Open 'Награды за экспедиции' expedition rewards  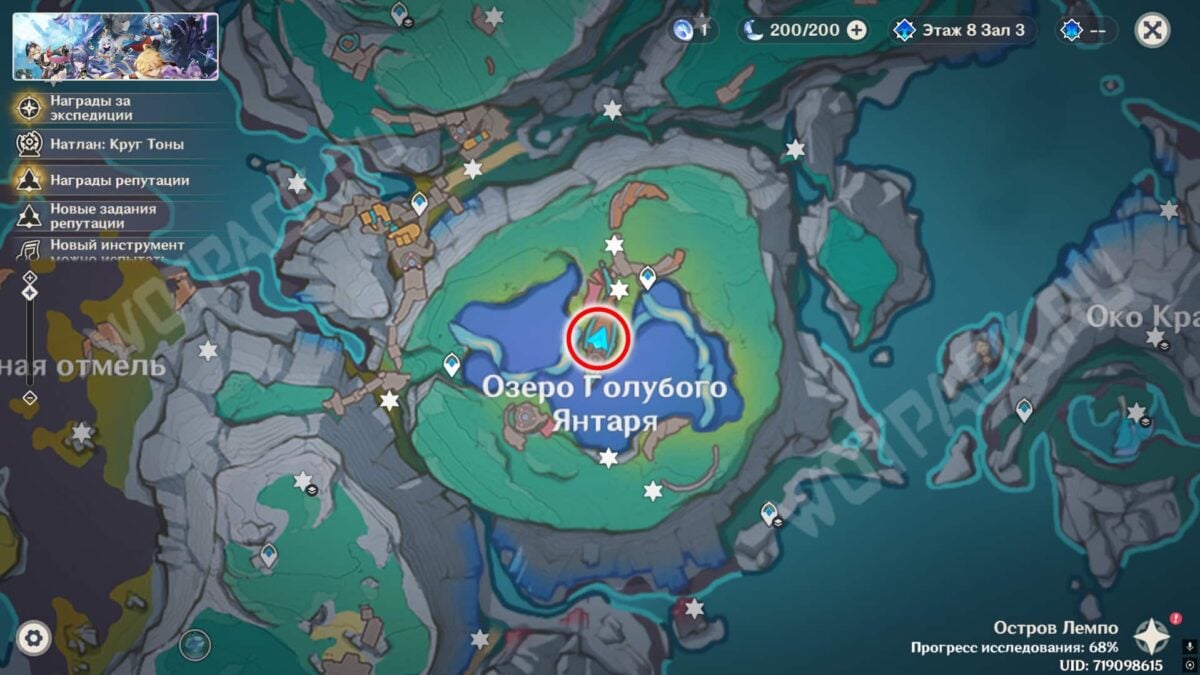pyautogui.click(x=90, y=108)
